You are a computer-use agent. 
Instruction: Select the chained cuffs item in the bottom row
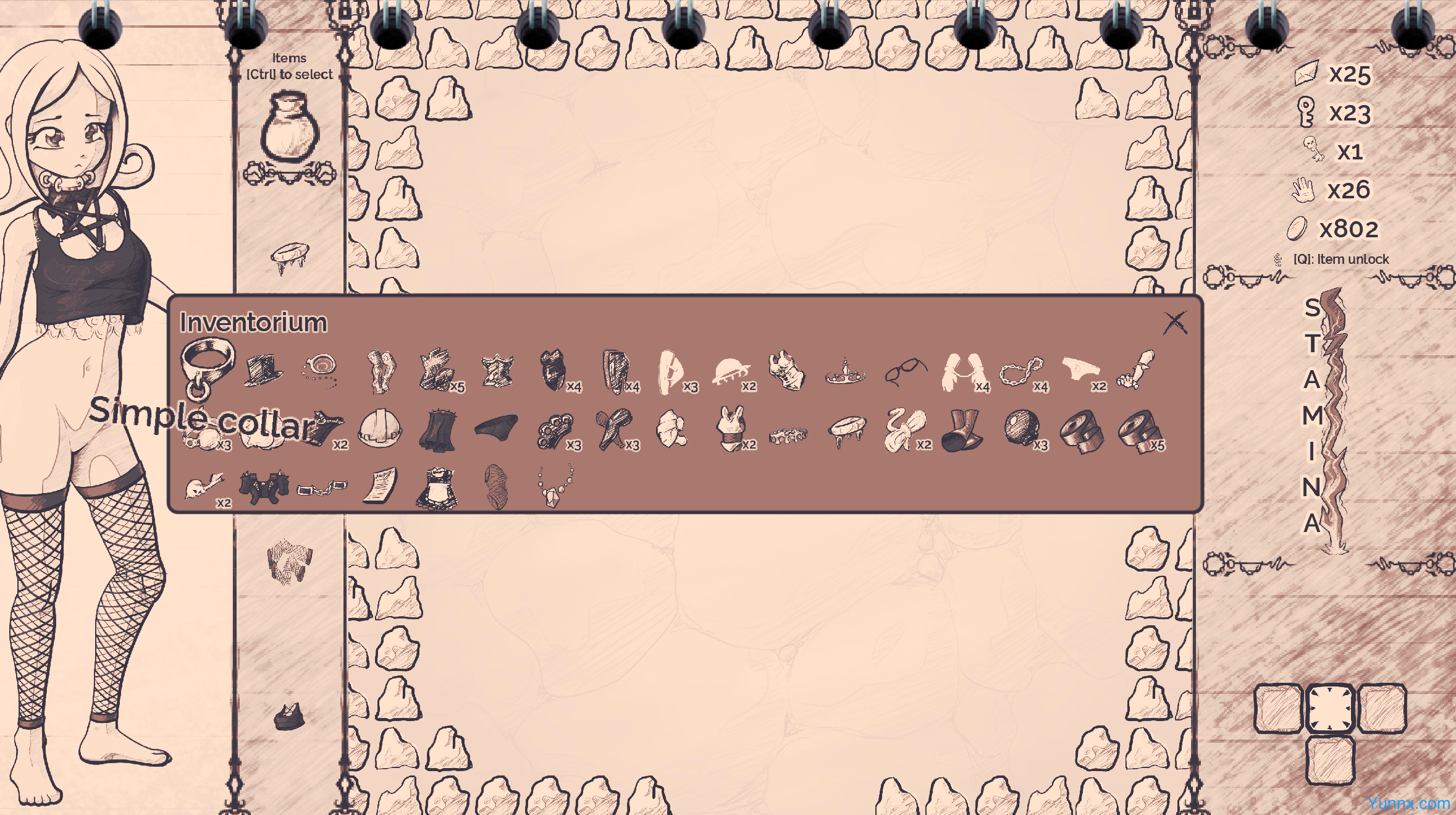point(321,488)
